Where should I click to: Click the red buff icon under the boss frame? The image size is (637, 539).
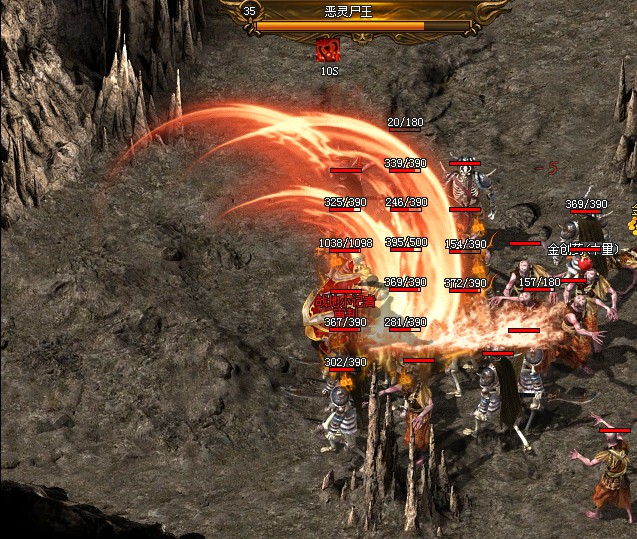point(328,50)
